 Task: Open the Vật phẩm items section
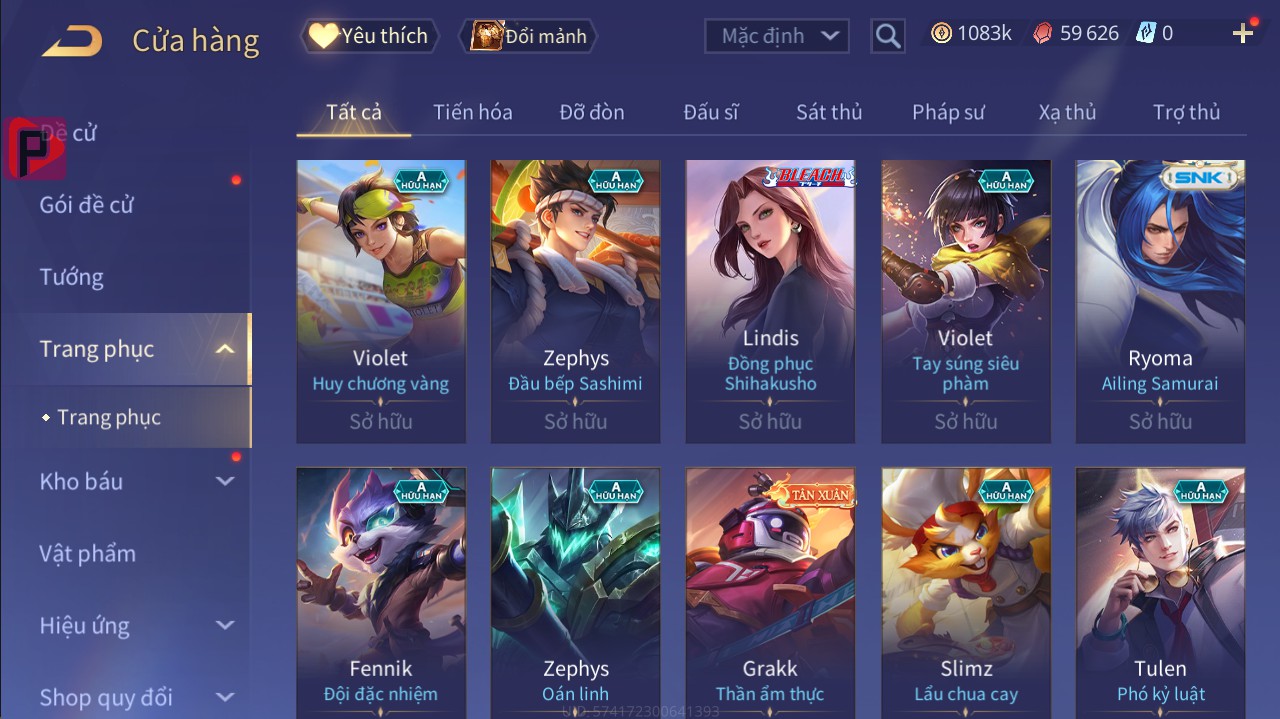click(88, 553)
